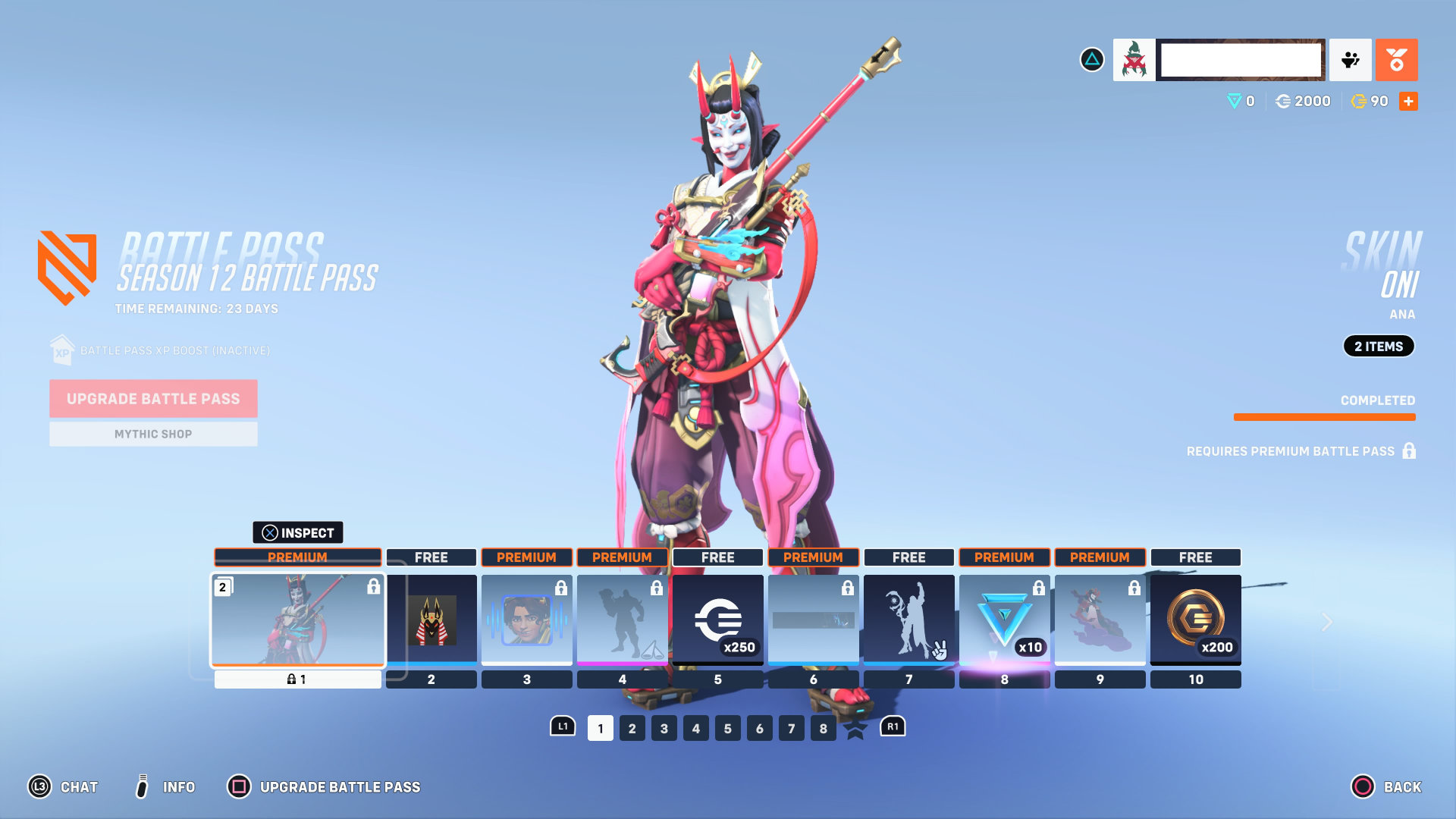
Task: Pick the tier 5 x250 credits reward
Action: [718, 620]
